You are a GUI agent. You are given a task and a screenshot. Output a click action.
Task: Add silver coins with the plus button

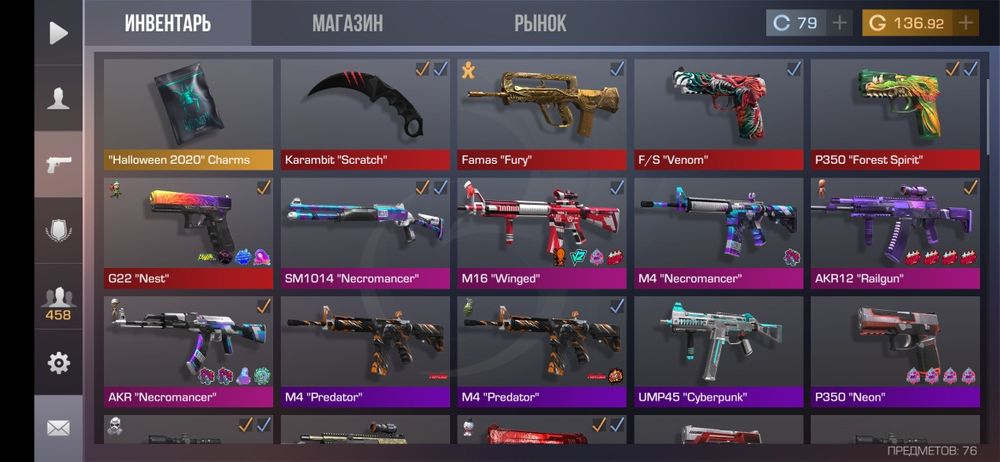pyautogui.click(x=839, y=23)
